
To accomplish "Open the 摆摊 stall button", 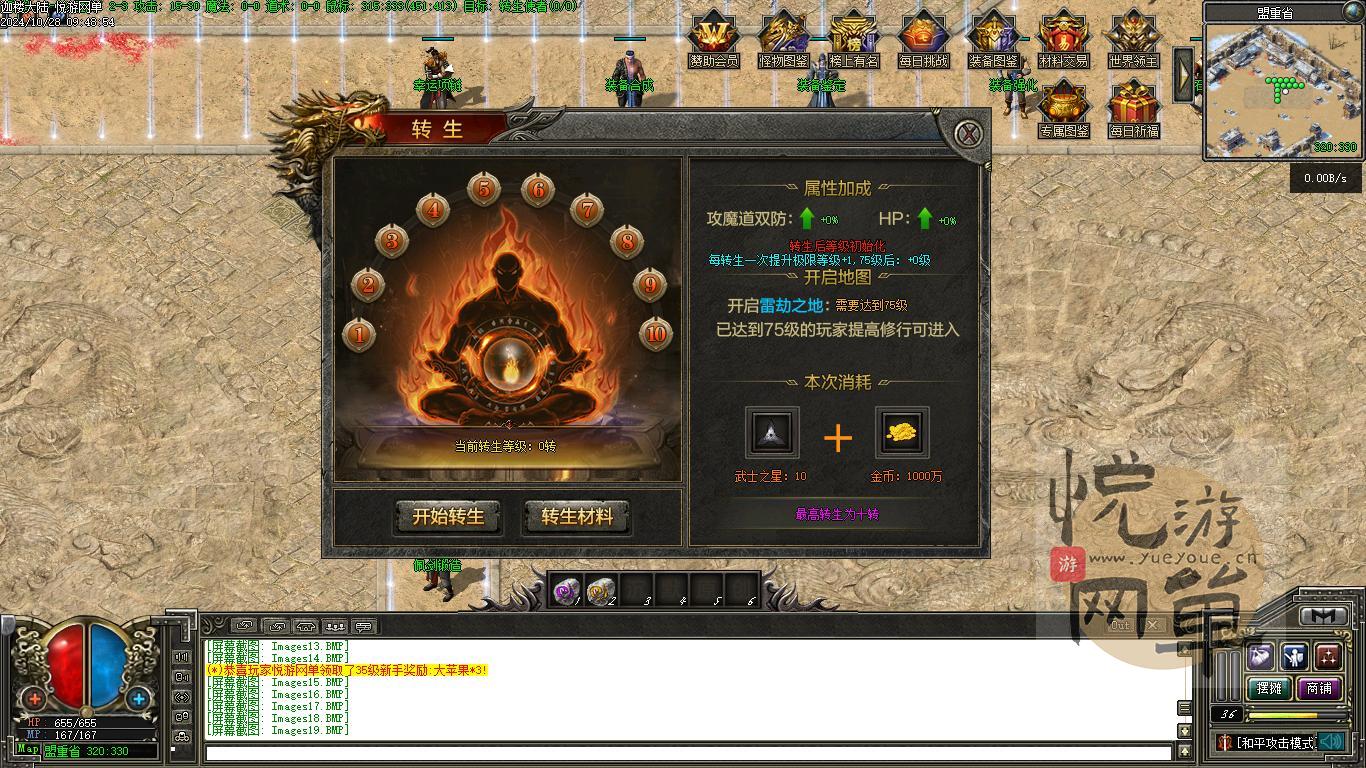I will (1269, 688).
